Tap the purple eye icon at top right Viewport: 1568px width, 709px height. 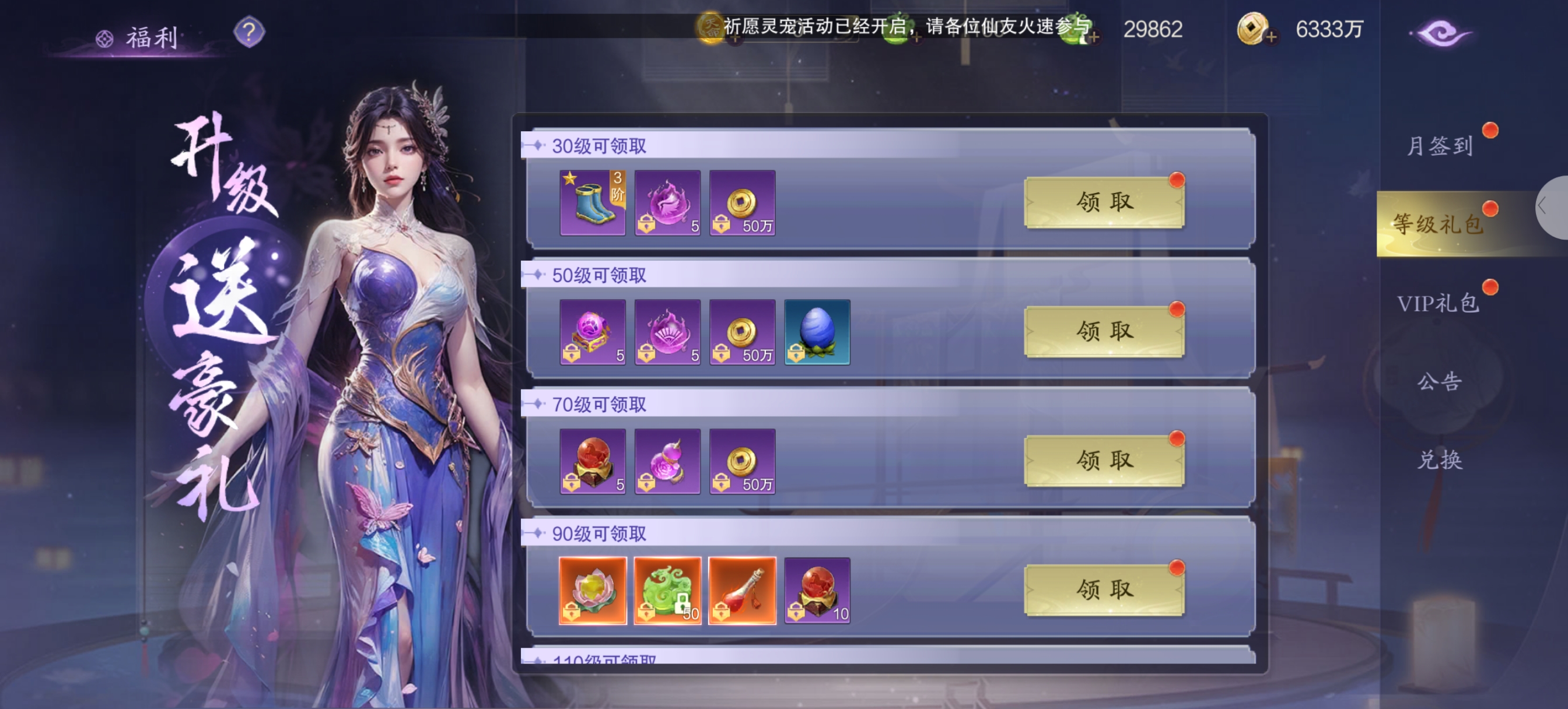point(1440,33)
